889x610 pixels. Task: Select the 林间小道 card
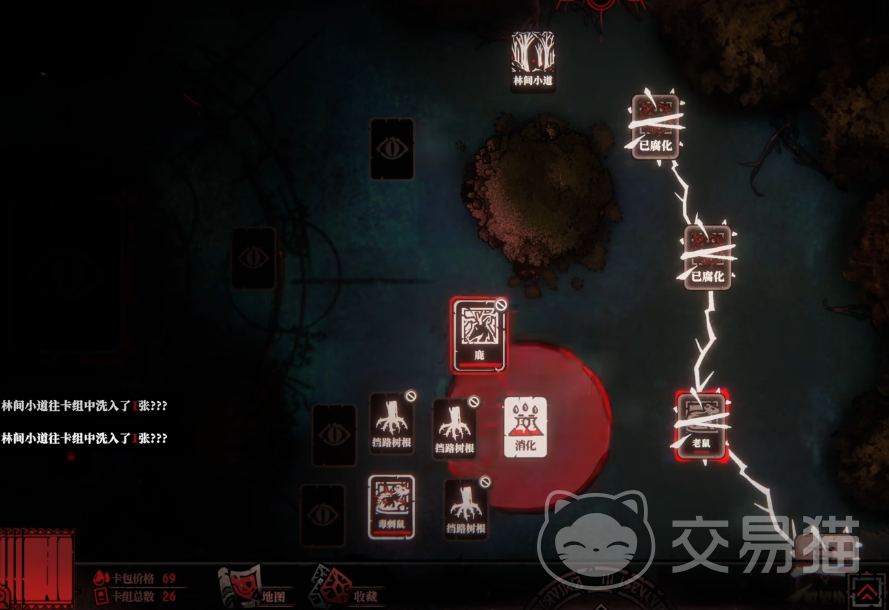[532, 60]
